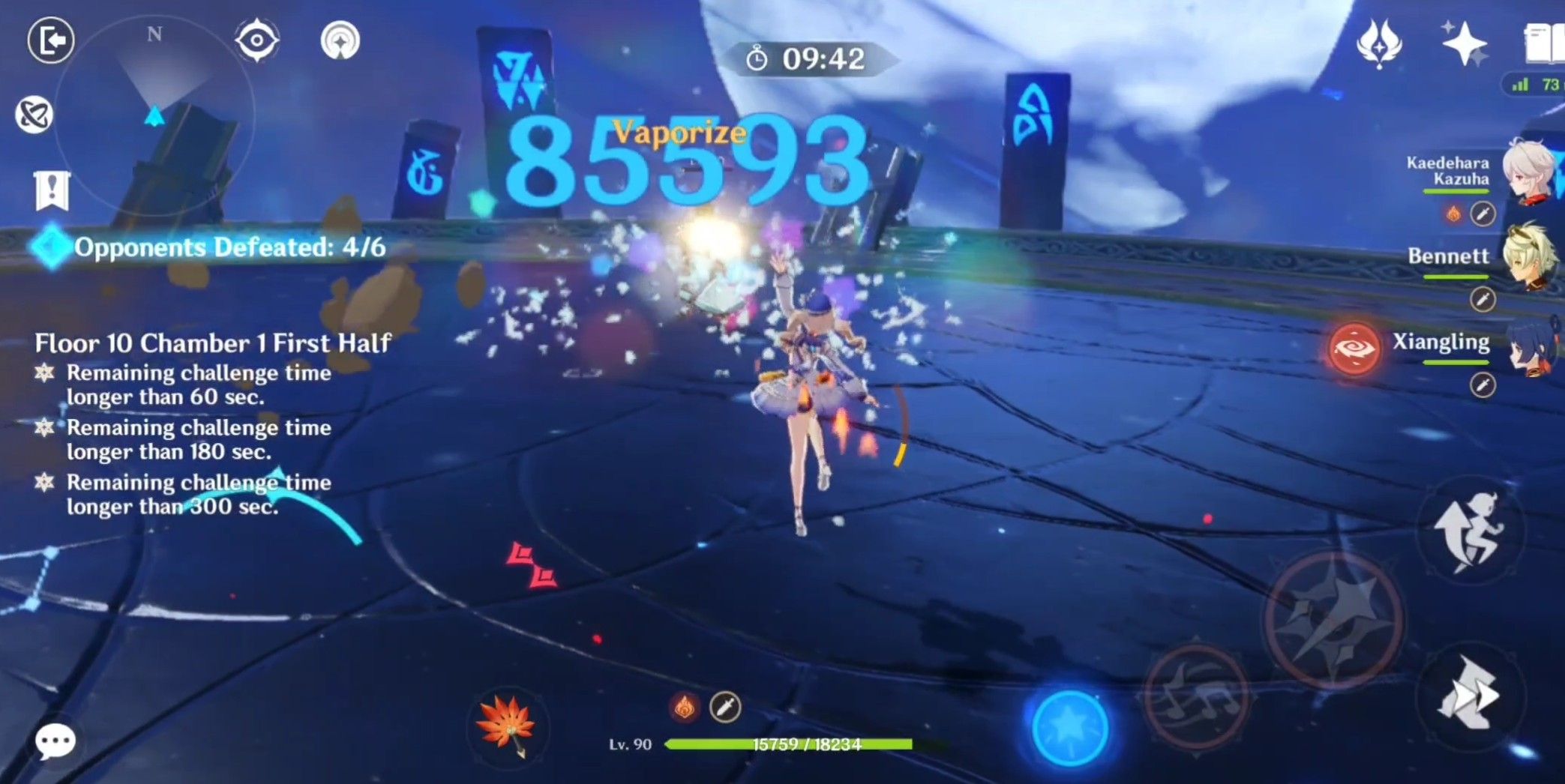Screen dimensions: 1565x784
Task: Tap the Opponents Defeated 4/6 banner
Action: click(210, 247)
